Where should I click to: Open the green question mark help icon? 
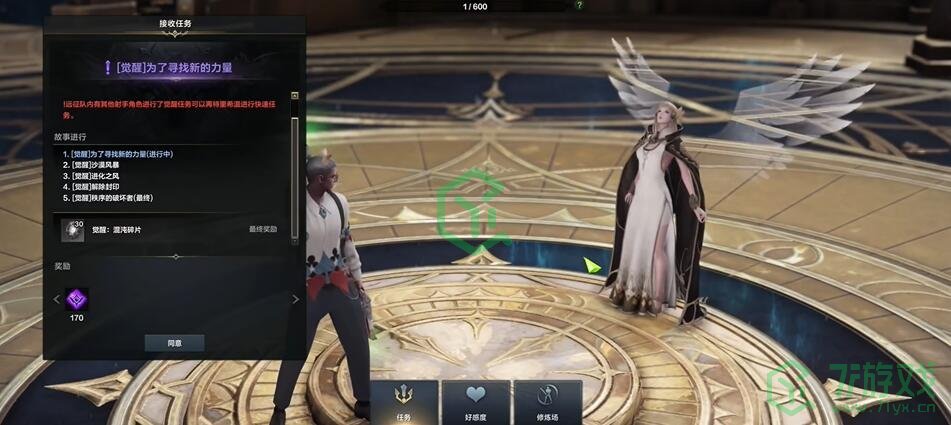tap(580, 5)
